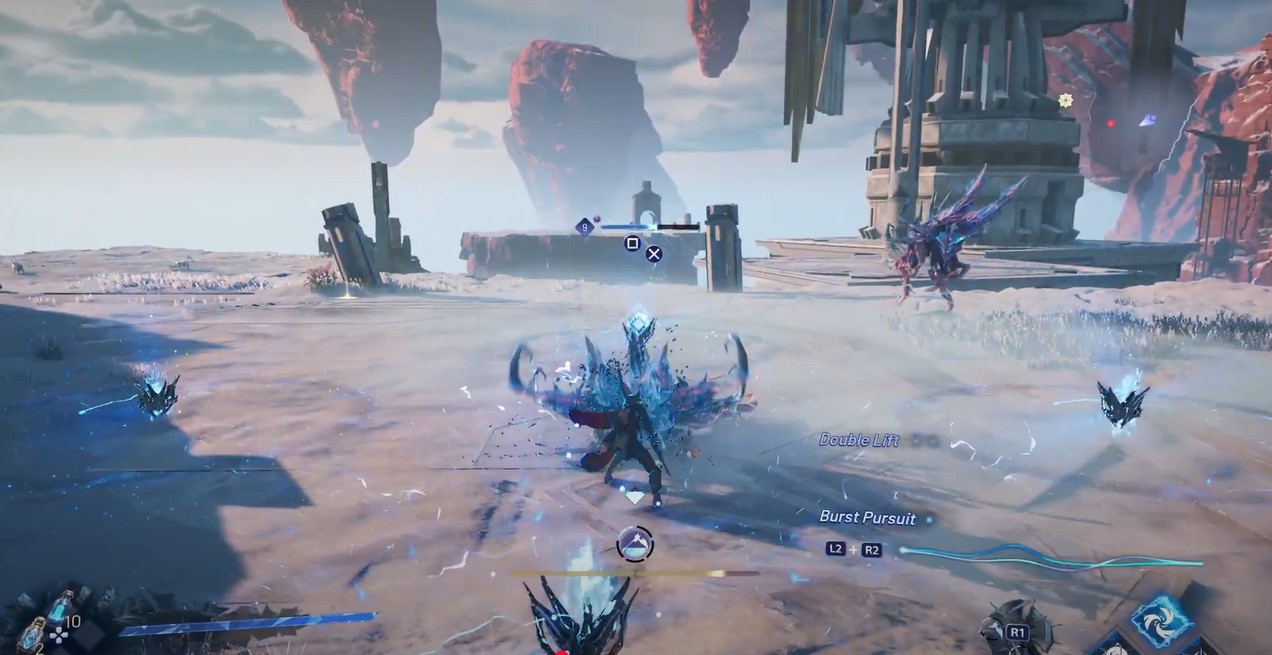1272x655 pixels.
Task: Select the blue potion with count 2
Action: [x=33, y=633]
